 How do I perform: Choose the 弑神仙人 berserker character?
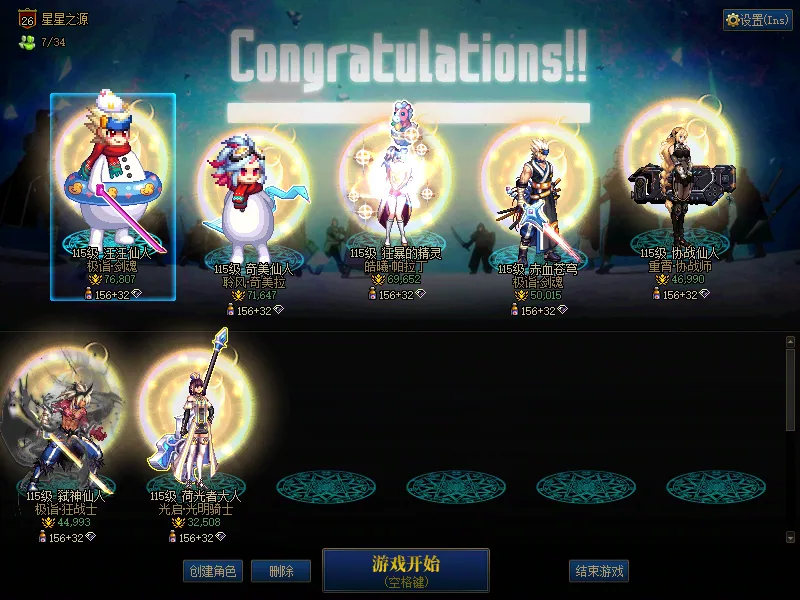click(x=65, y=430)
